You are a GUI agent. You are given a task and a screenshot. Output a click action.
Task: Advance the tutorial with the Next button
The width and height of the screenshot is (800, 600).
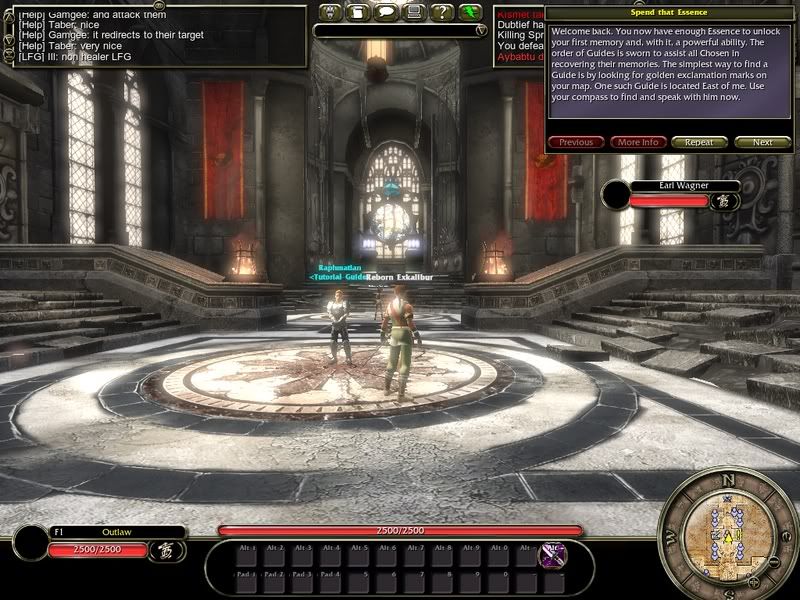762,142
